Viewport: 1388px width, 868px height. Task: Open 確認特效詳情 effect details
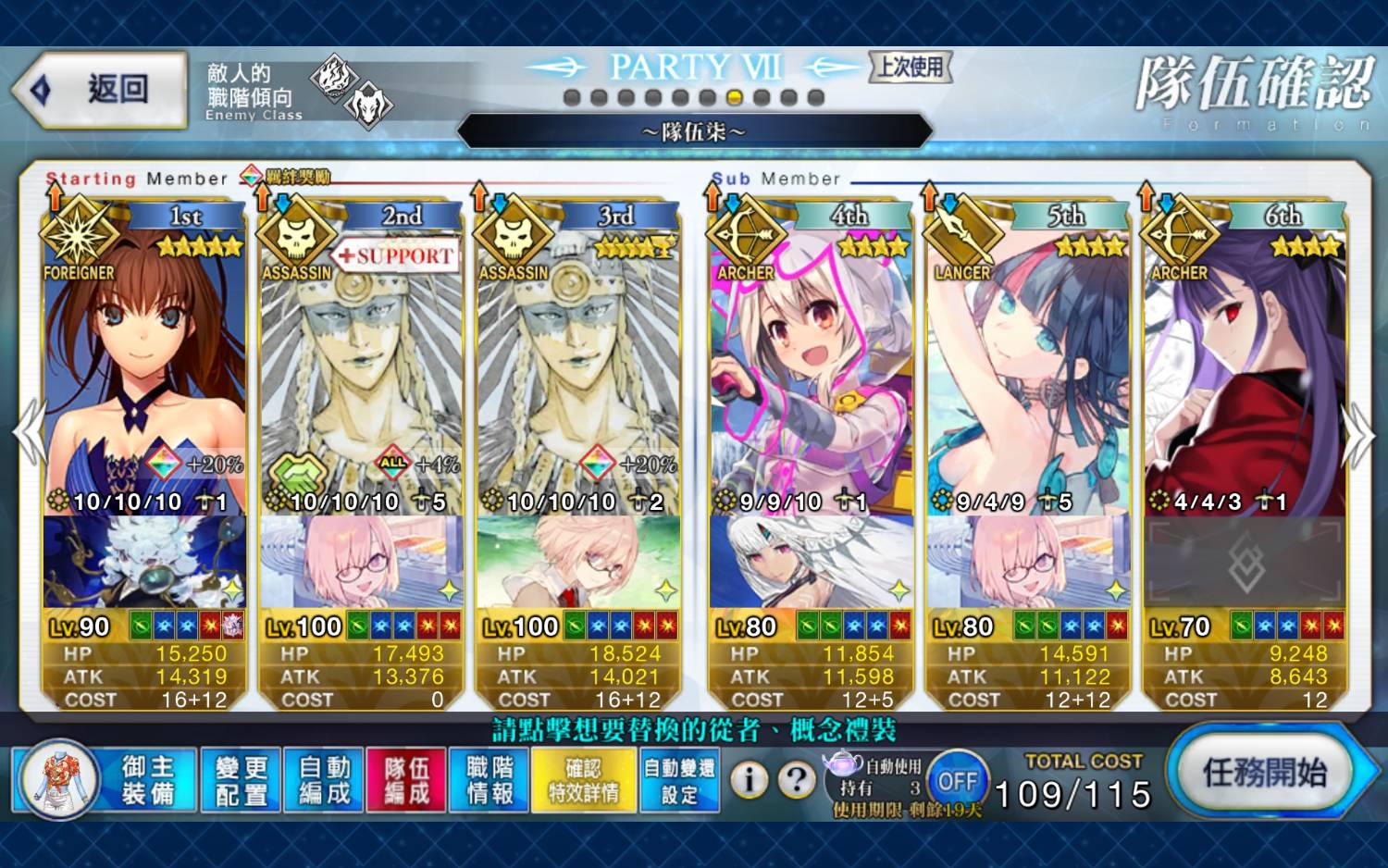[583, 780]
